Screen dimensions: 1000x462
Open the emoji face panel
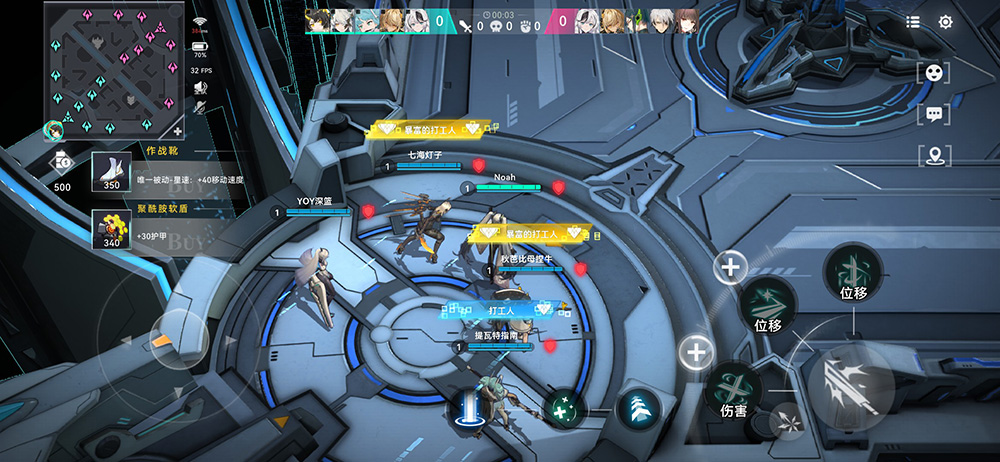coord(933,72)
